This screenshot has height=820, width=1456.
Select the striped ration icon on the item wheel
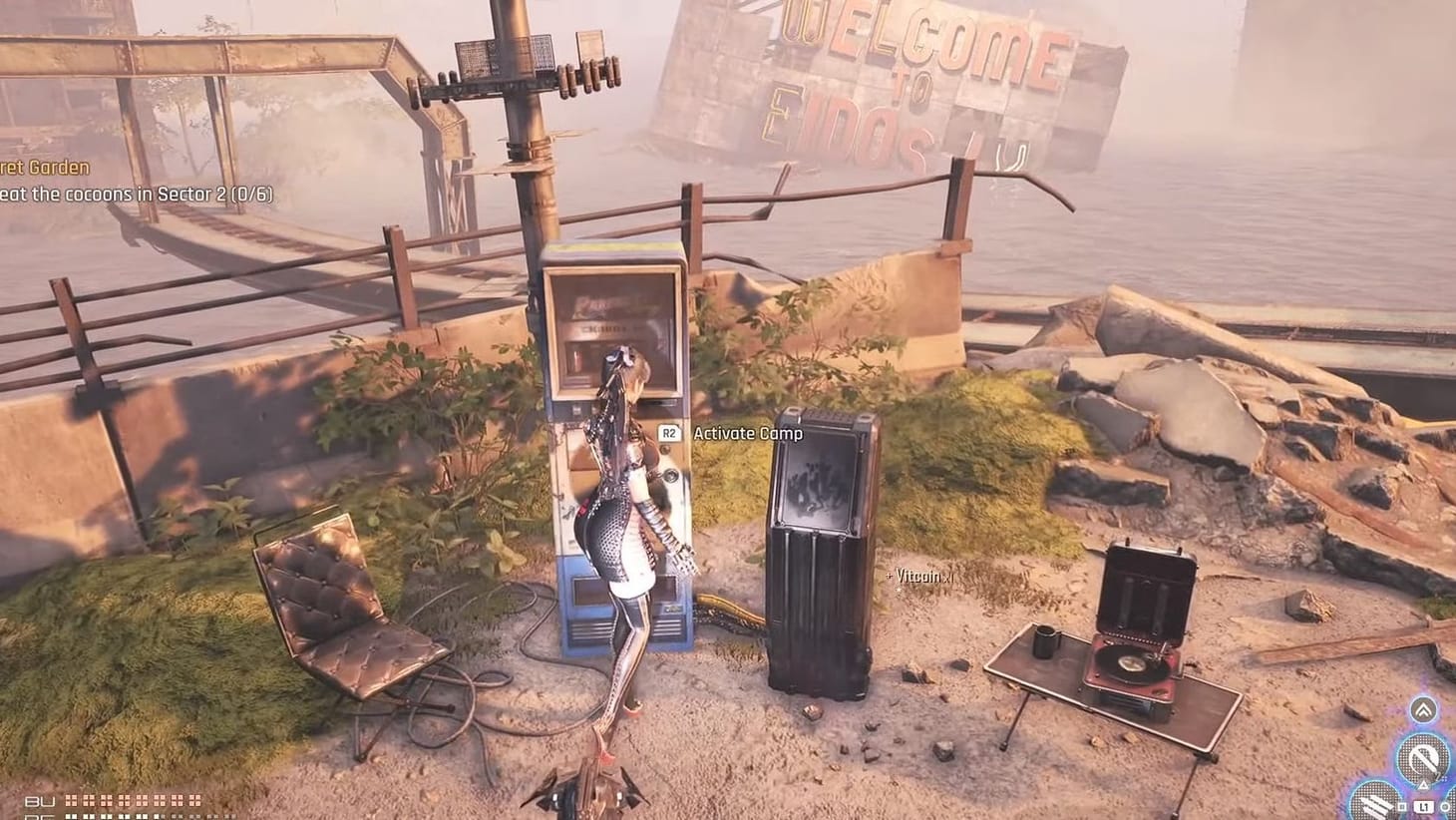[1373, 806]
